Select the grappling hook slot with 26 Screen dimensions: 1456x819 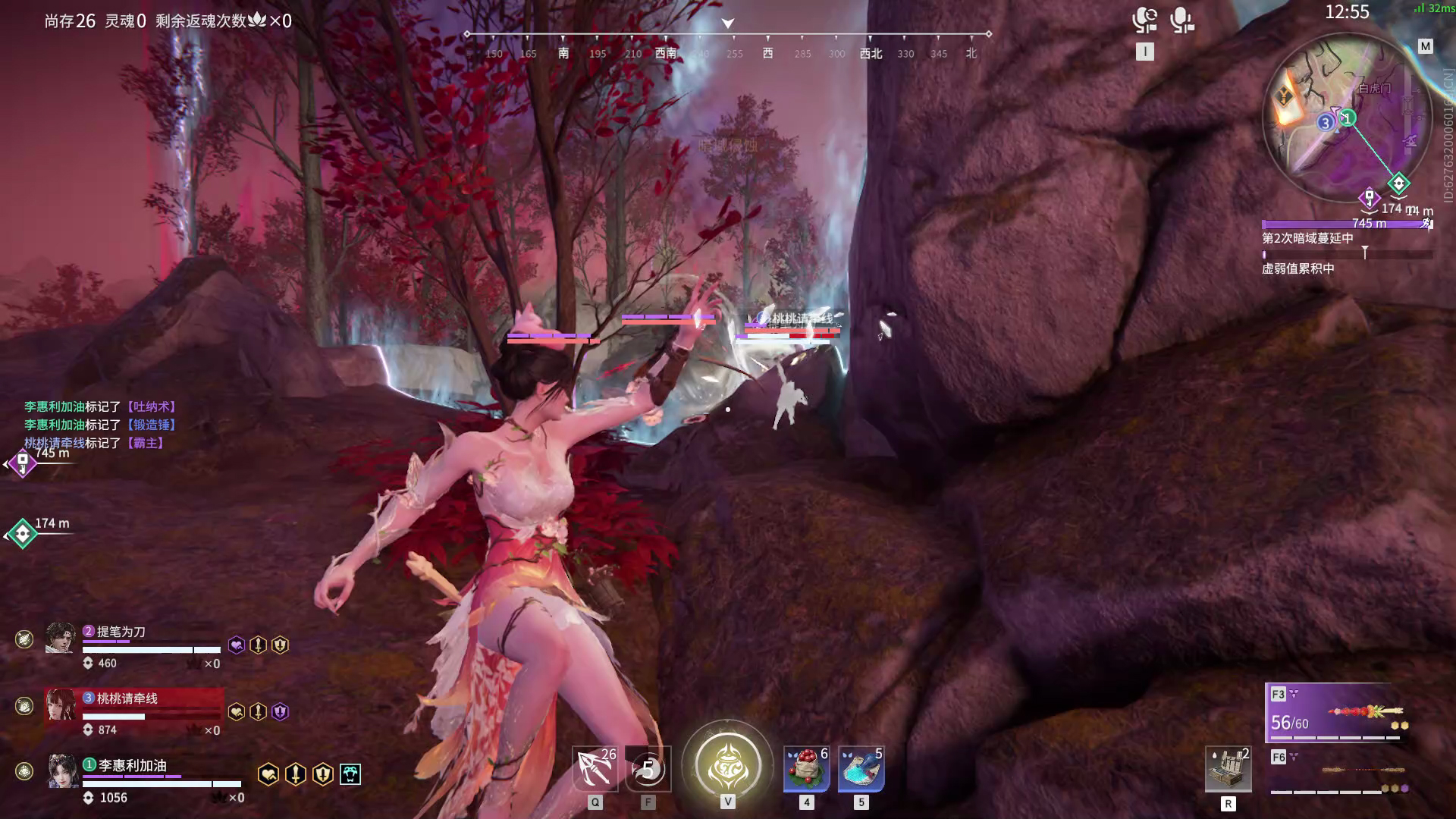pos(595,769)
